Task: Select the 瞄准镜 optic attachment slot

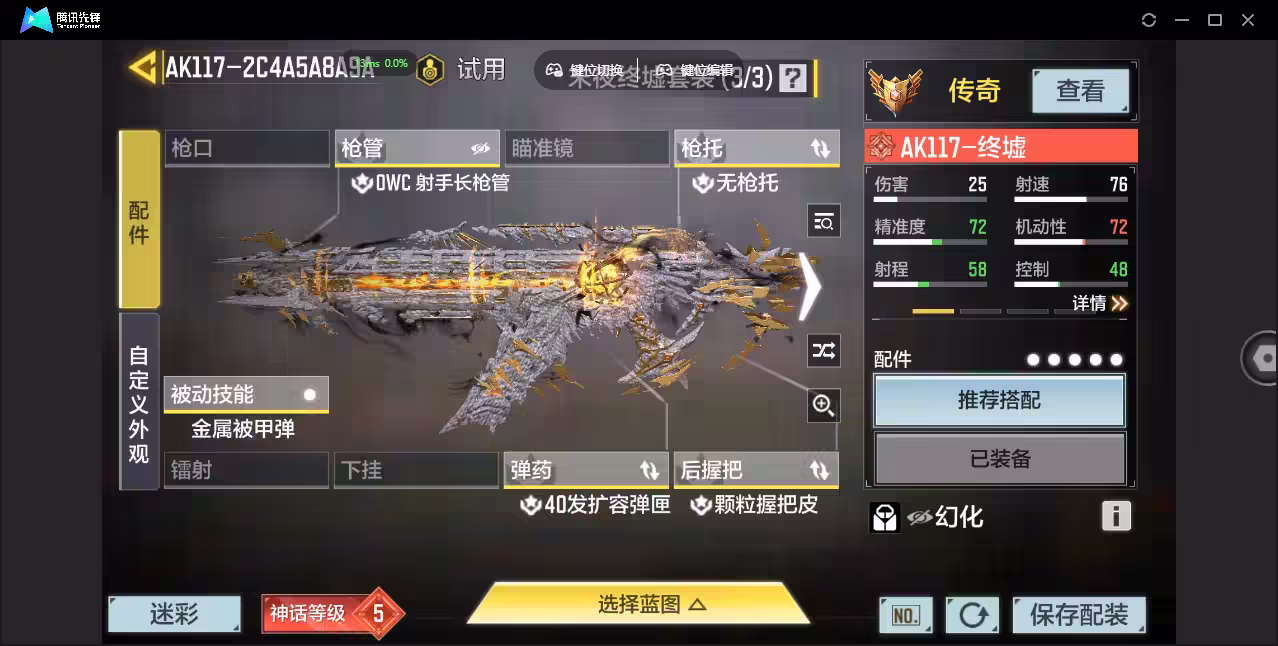Action: [x=586, y=148]
